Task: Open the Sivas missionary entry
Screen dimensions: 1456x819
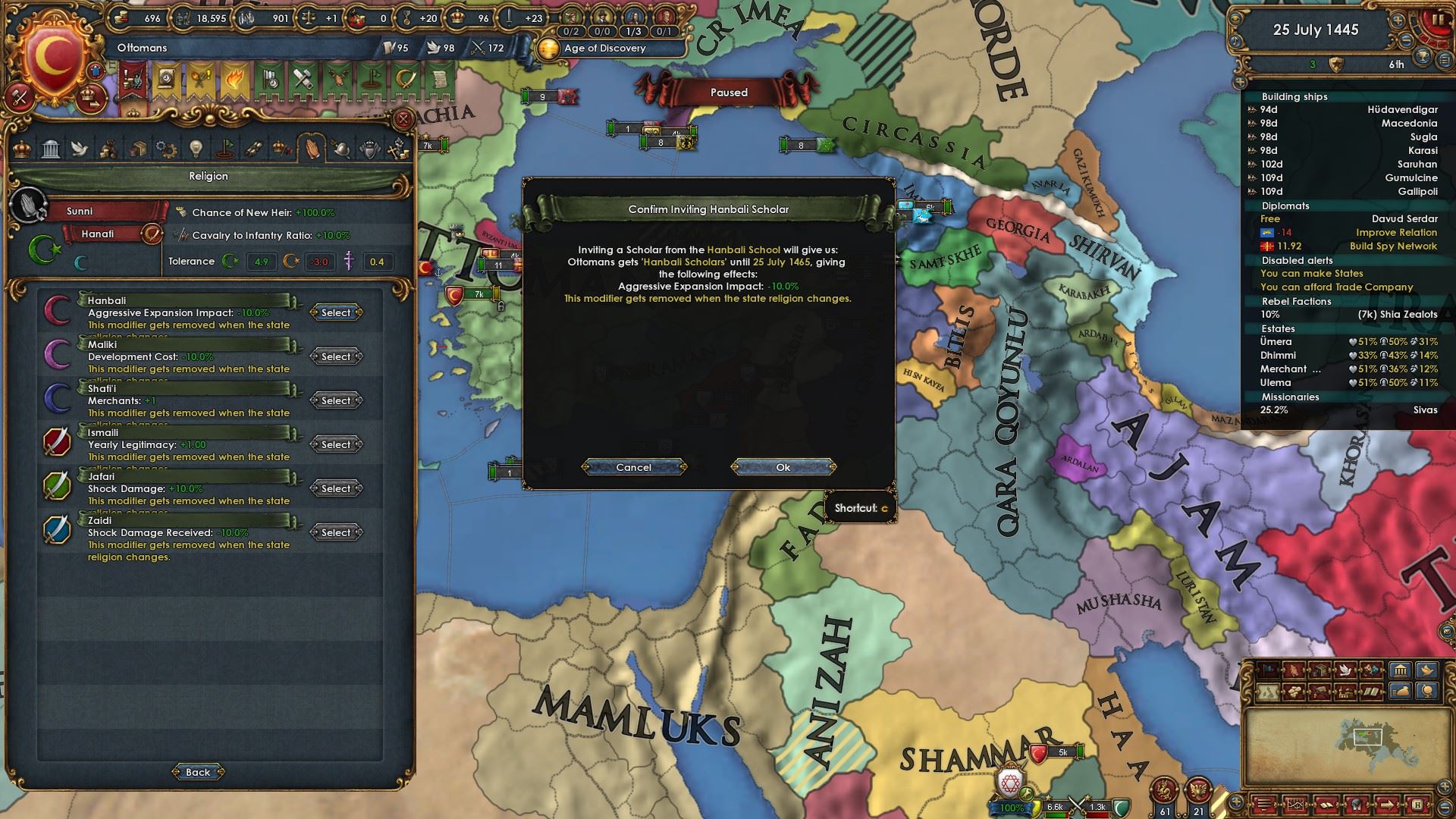Action: pyautogui.click(x=1348, y=410)
